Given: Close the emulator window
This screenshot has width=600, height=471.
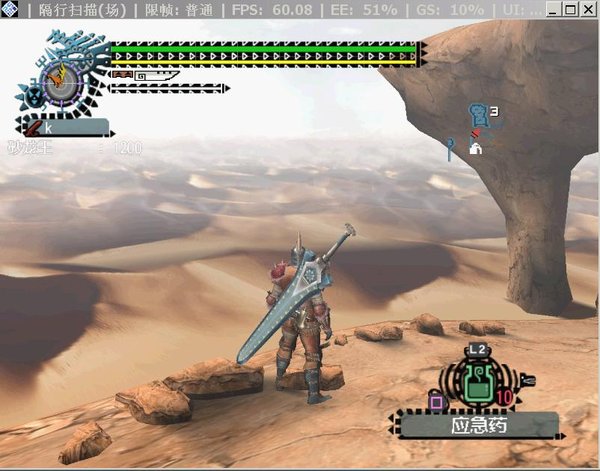Looking at the screenshot, I should point(588,10).
